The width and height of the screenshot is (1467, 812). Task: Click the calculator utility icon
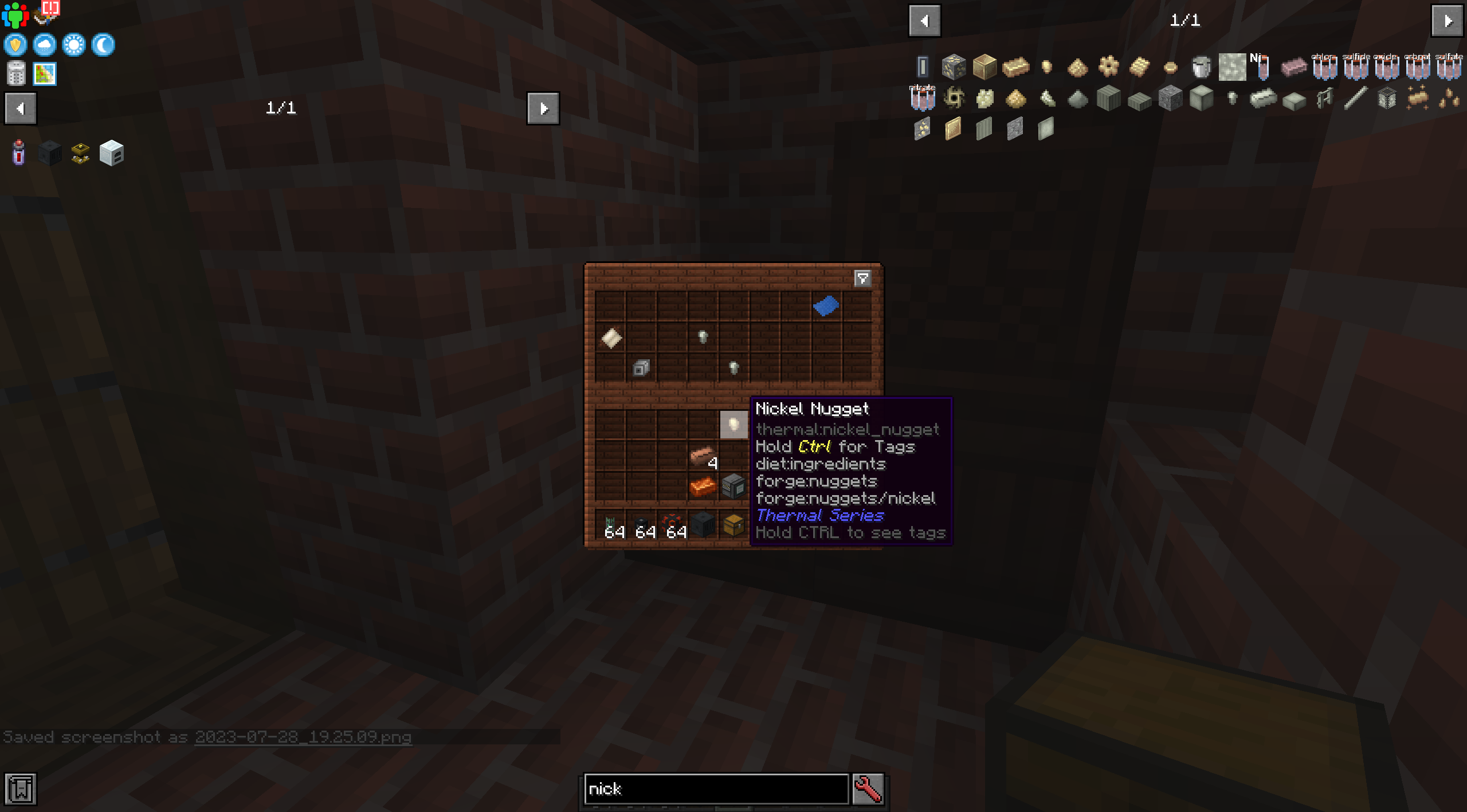click(15, 73)
